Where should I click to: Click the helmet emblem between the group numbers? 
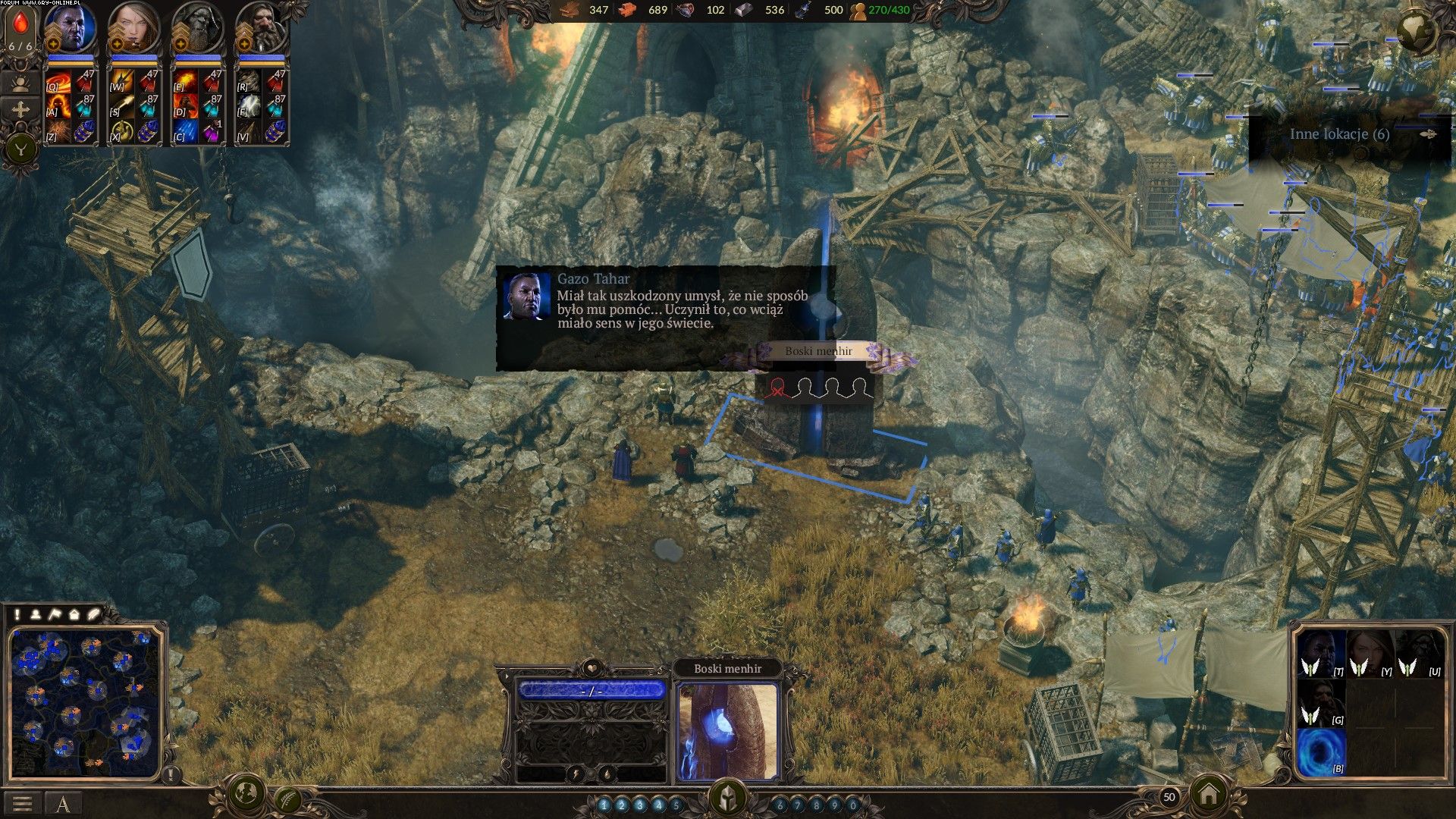tap(727, 799)
